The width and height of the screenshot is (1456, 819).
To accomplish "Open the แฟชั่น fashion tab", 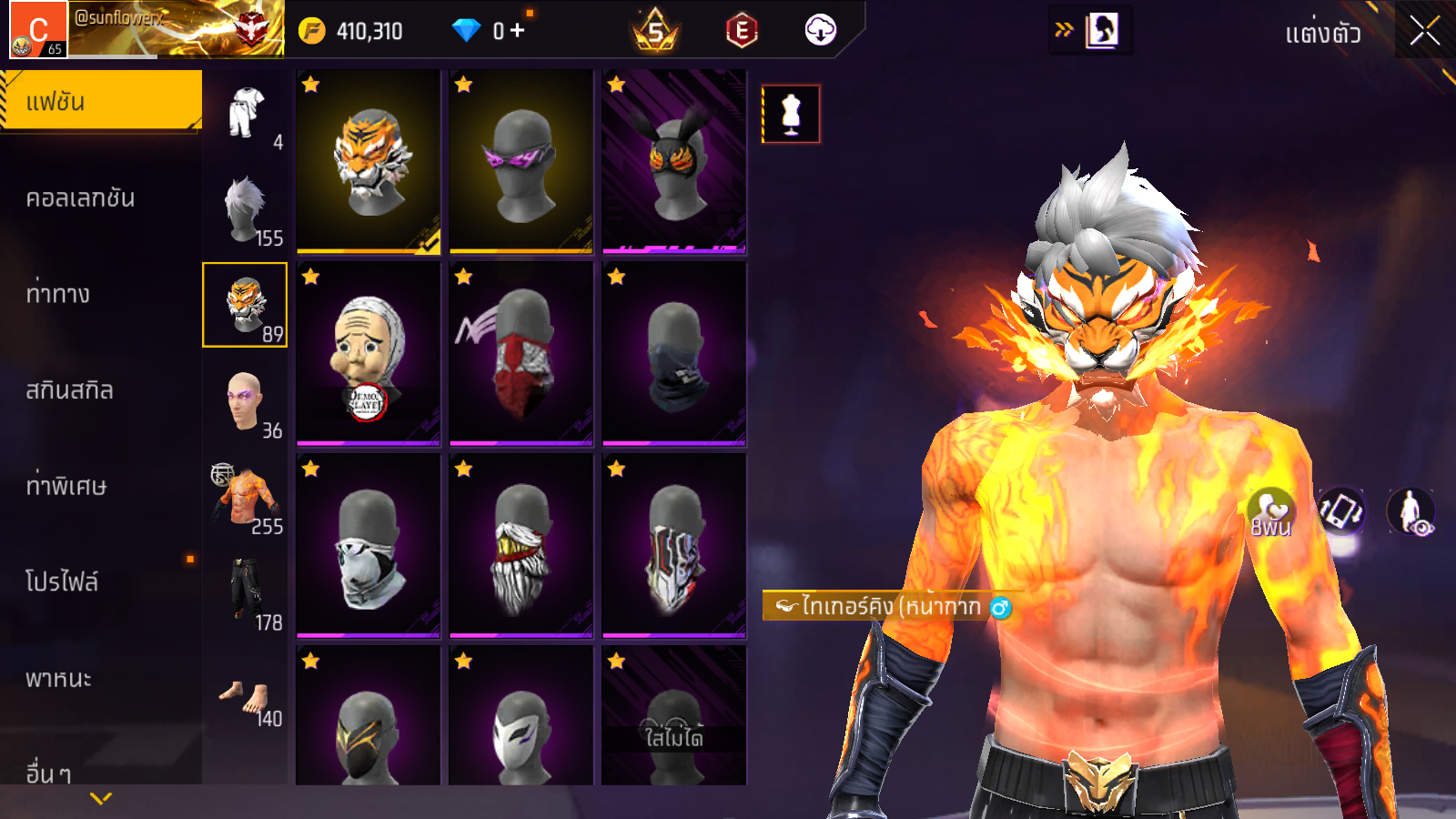I will [x=100, y=101].
